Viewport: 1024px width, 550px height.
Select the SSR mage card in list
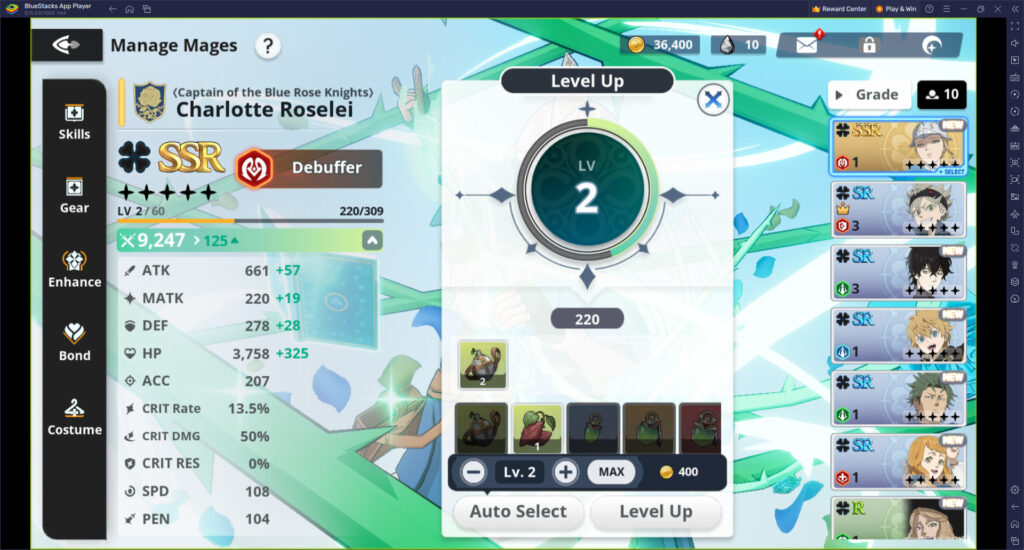click(898, 146)
